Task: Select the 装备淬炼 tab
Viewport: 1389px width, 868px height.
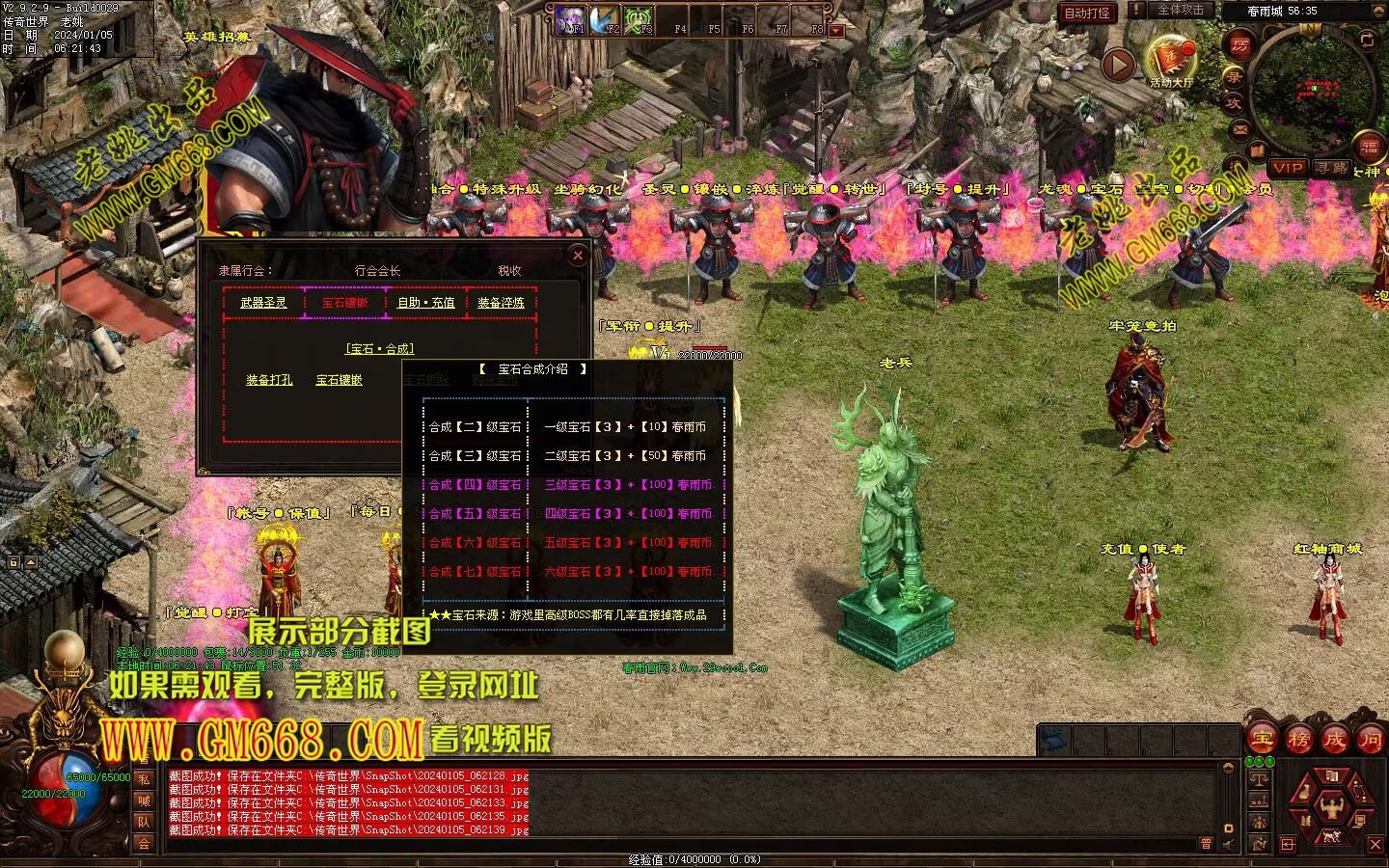Action: point(501,303)
